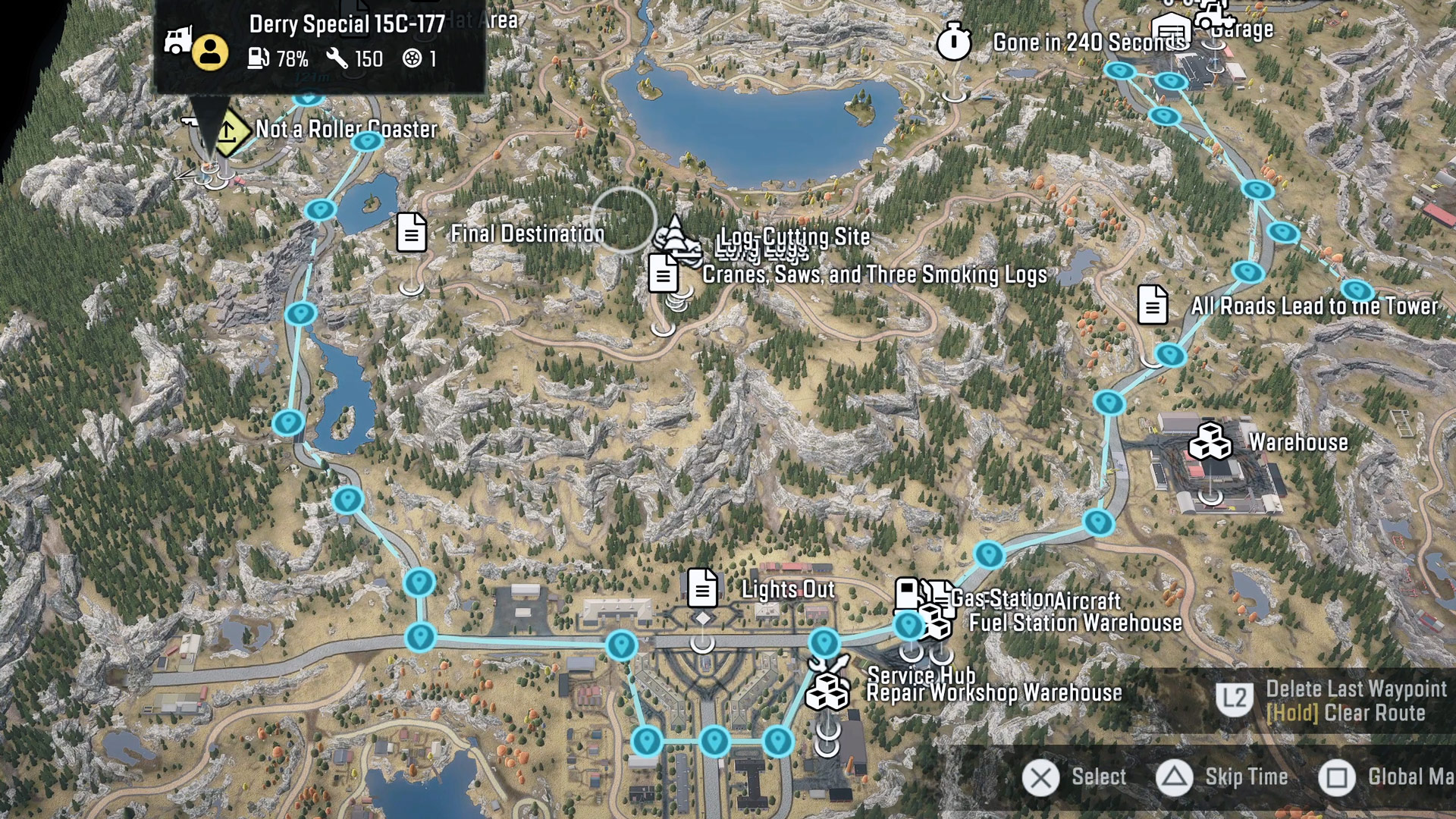The image size is (1456, 819).
Task: Choose the All Roads Lead to the Tower marker
Action: [x=1153, y=305]
